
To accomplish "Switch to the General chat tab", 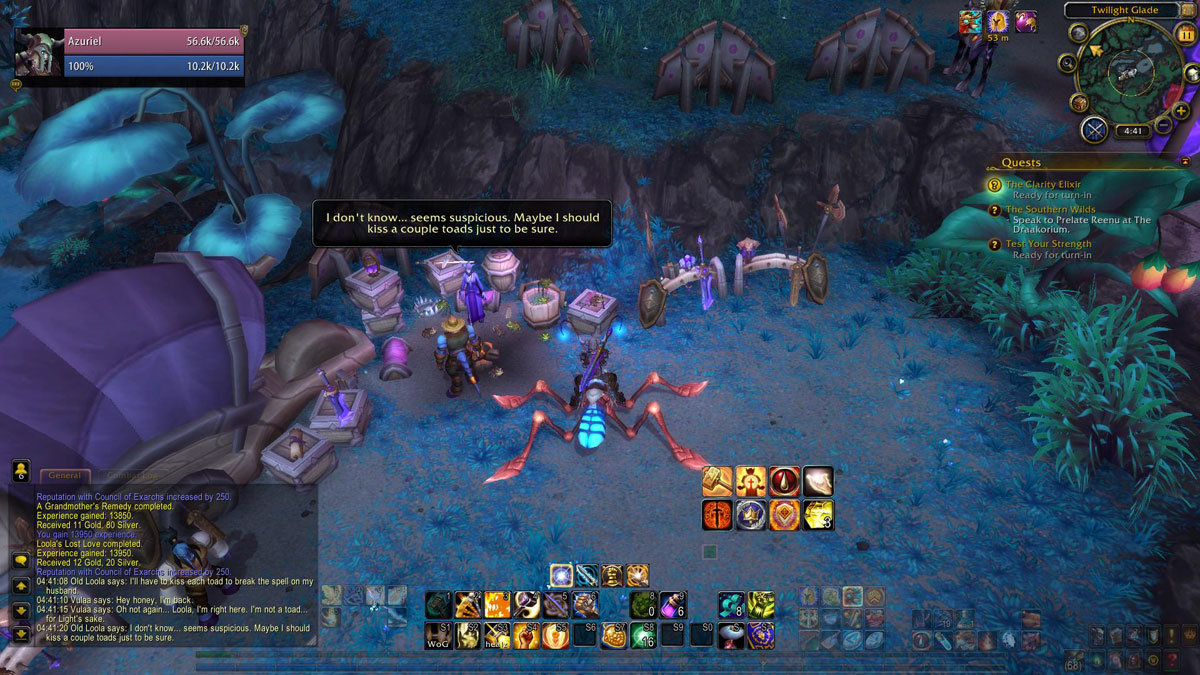I will (x=64, y=476).
